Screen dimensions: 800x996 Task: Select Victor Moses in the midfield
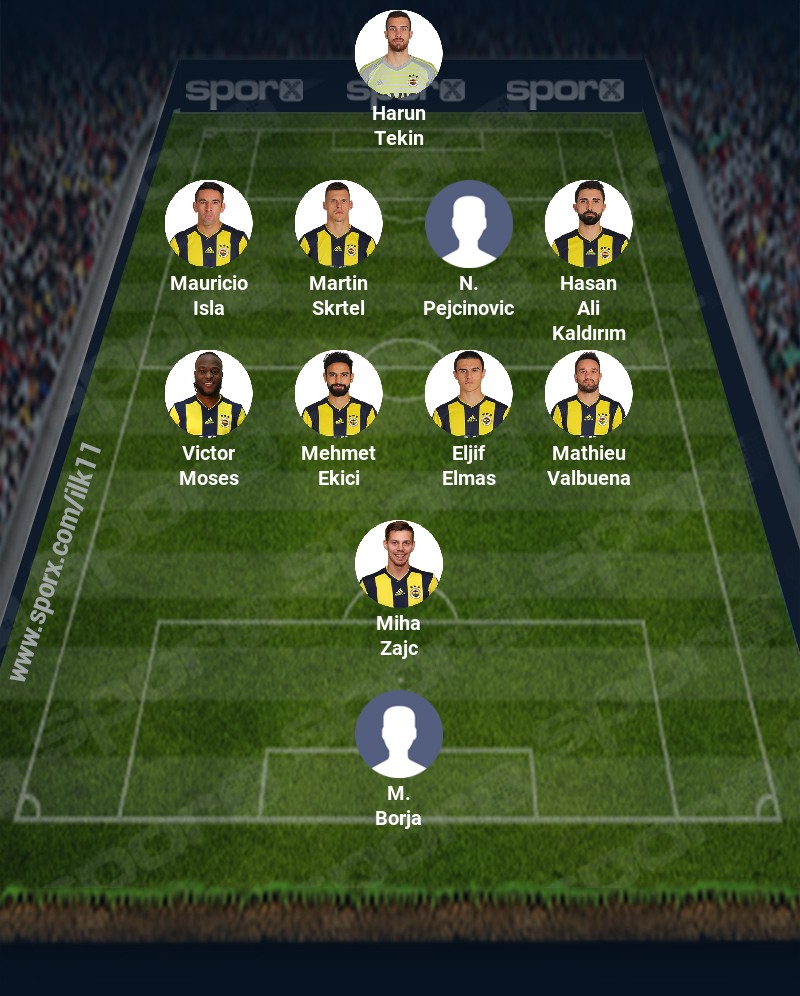(209, 394)
